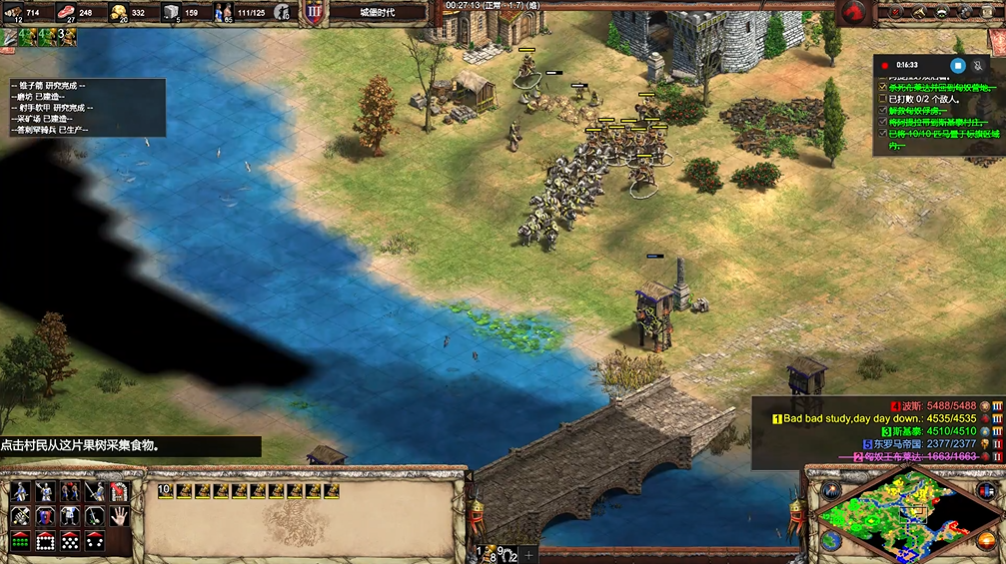Toggle the globe map mode button
The image size is (1006, 564).
pyautogui.click(x=830, y=541)
